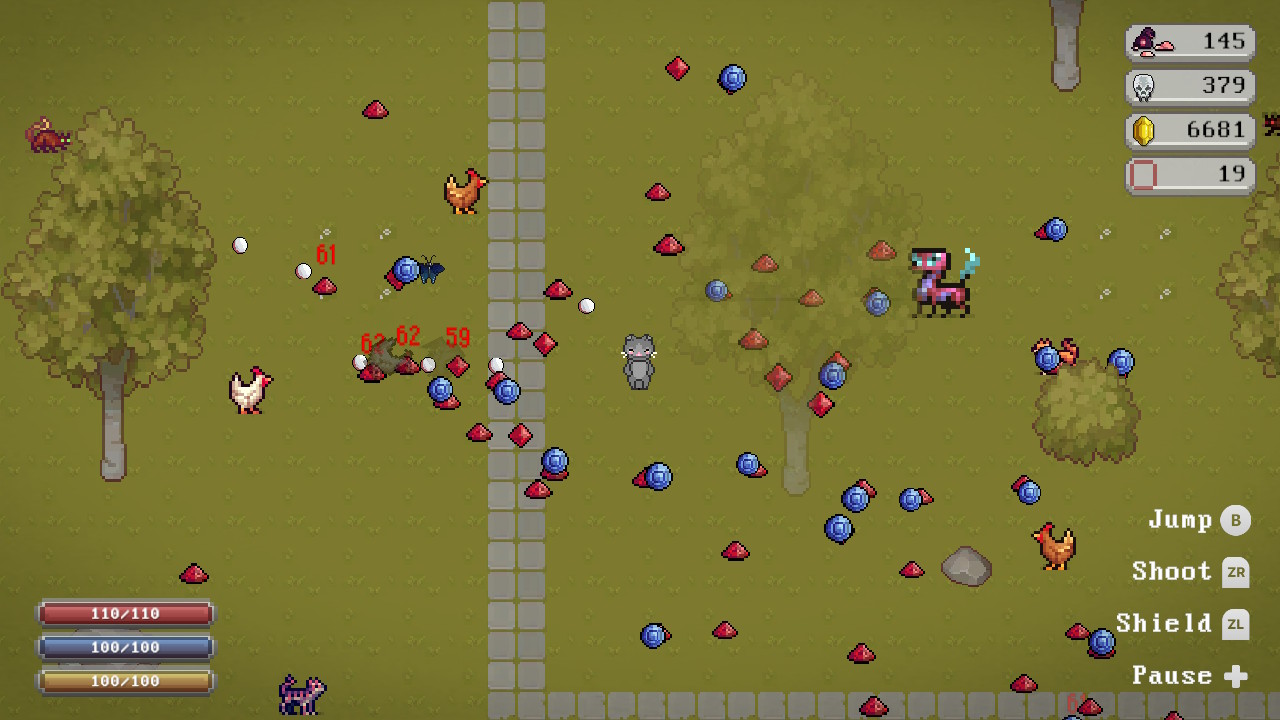
Task: Click the Jump label text
Action: click(1178, 520)
